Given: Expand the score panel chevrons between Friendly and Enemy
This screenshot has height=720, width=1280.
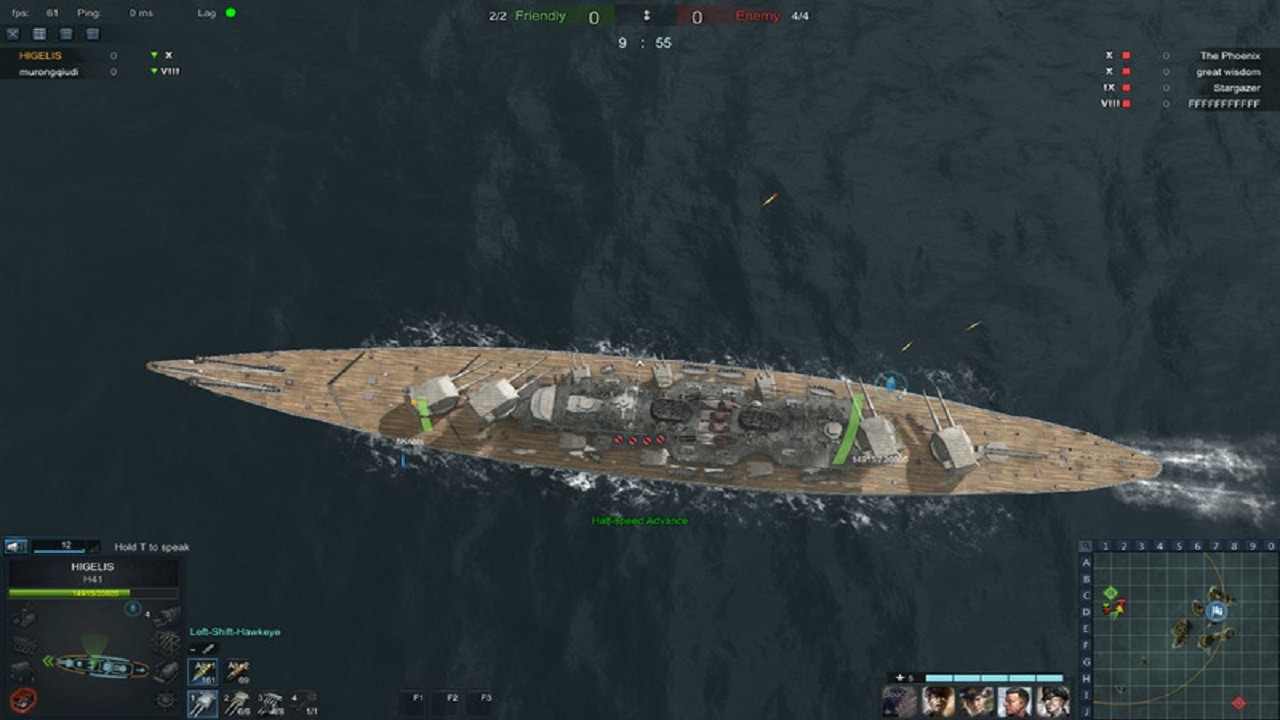Looking at the screenshot, I should [647, 16].
